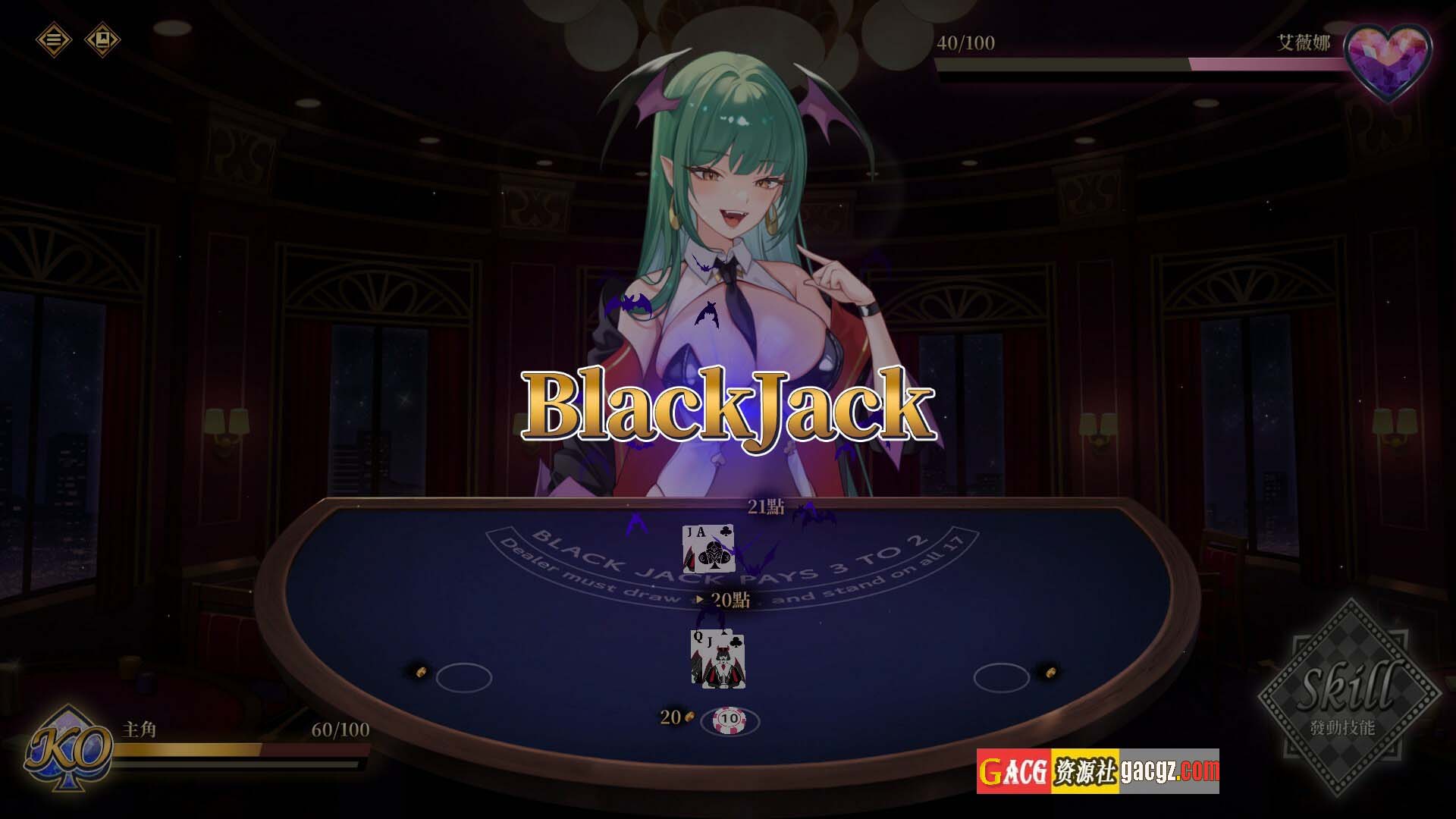Open the three-line menu icon
Image resolution: width=1456 pixels, height=819 pixels.
tap(53, 39)
